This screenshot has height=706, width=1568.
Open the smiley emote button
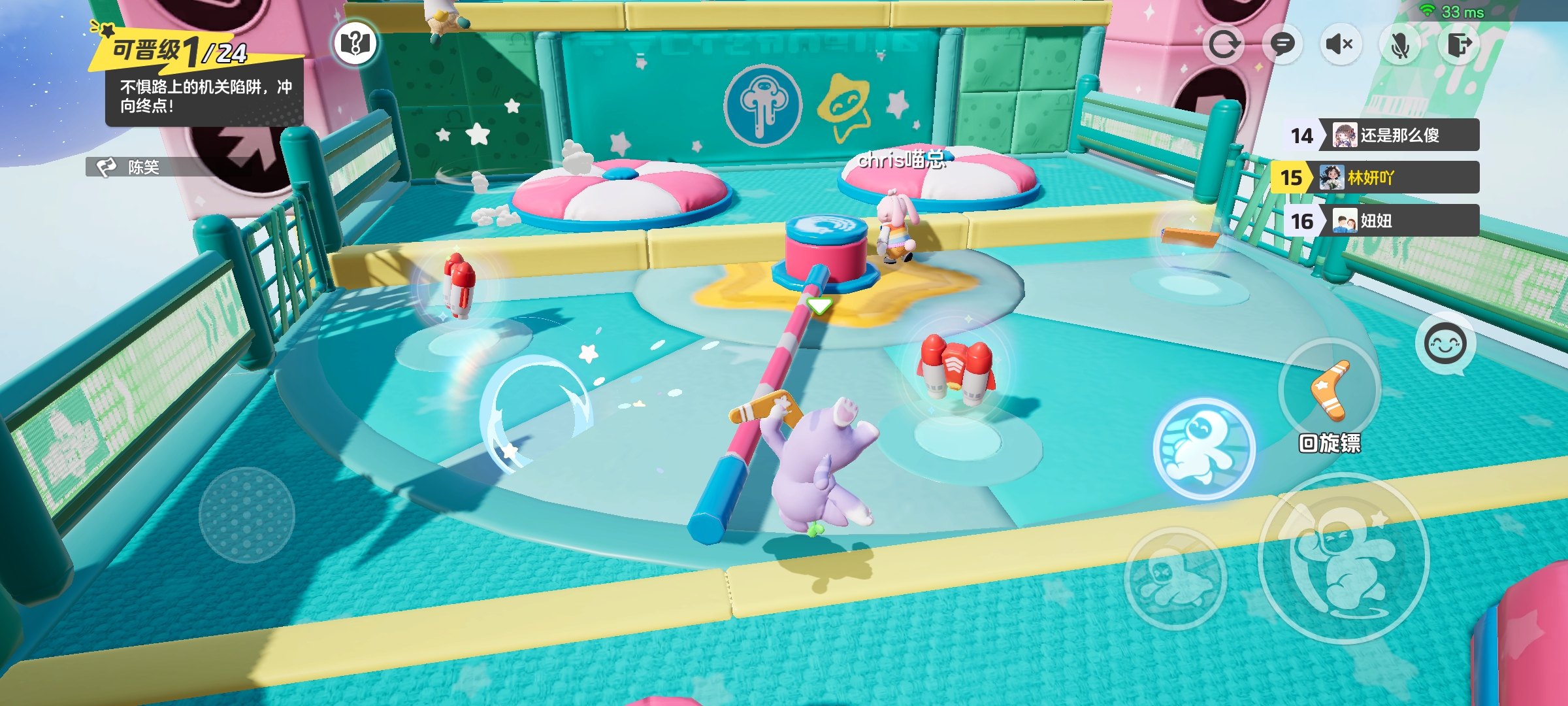pos(1445,344)
